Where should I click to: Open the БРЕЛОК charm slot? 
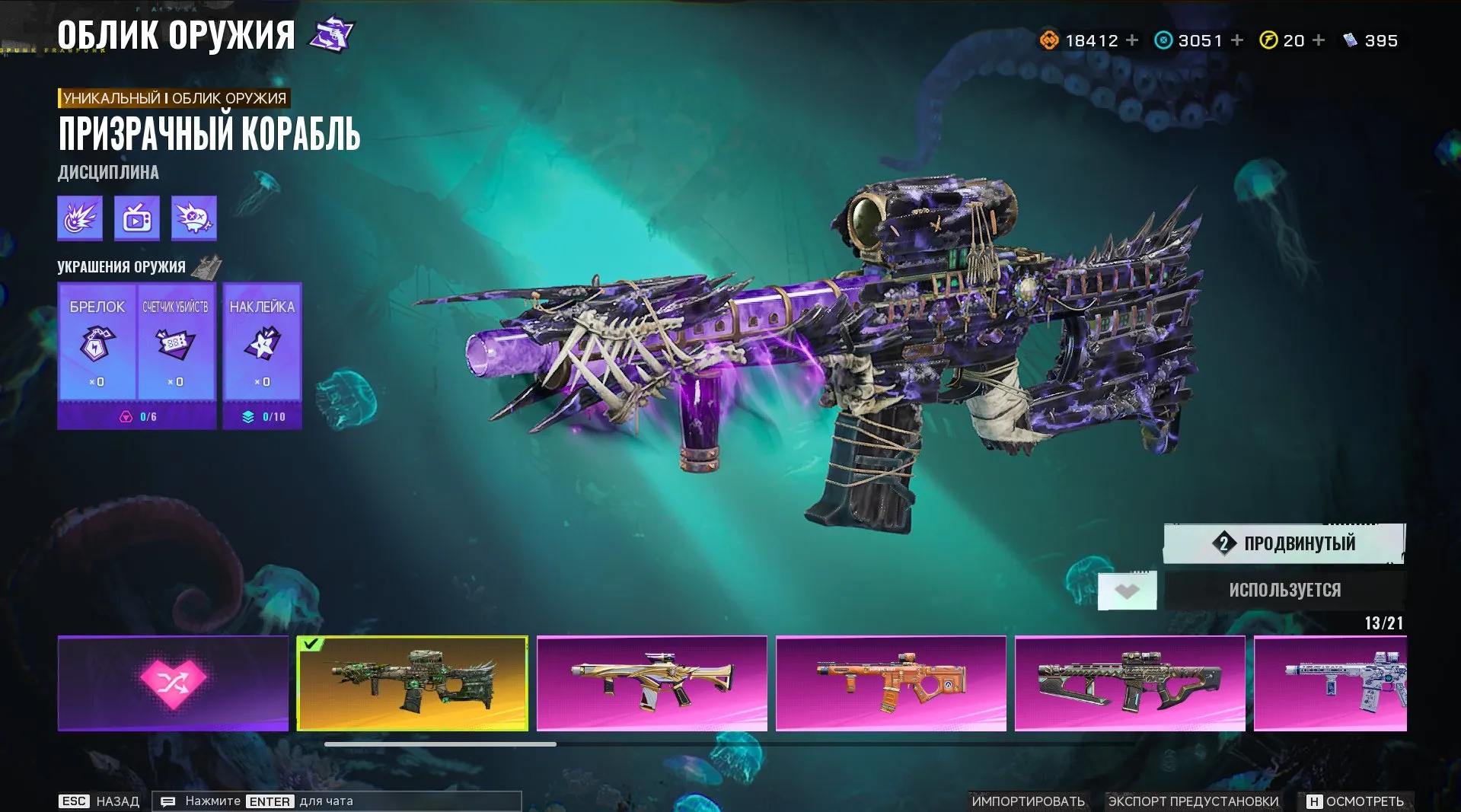pos(97,350)
